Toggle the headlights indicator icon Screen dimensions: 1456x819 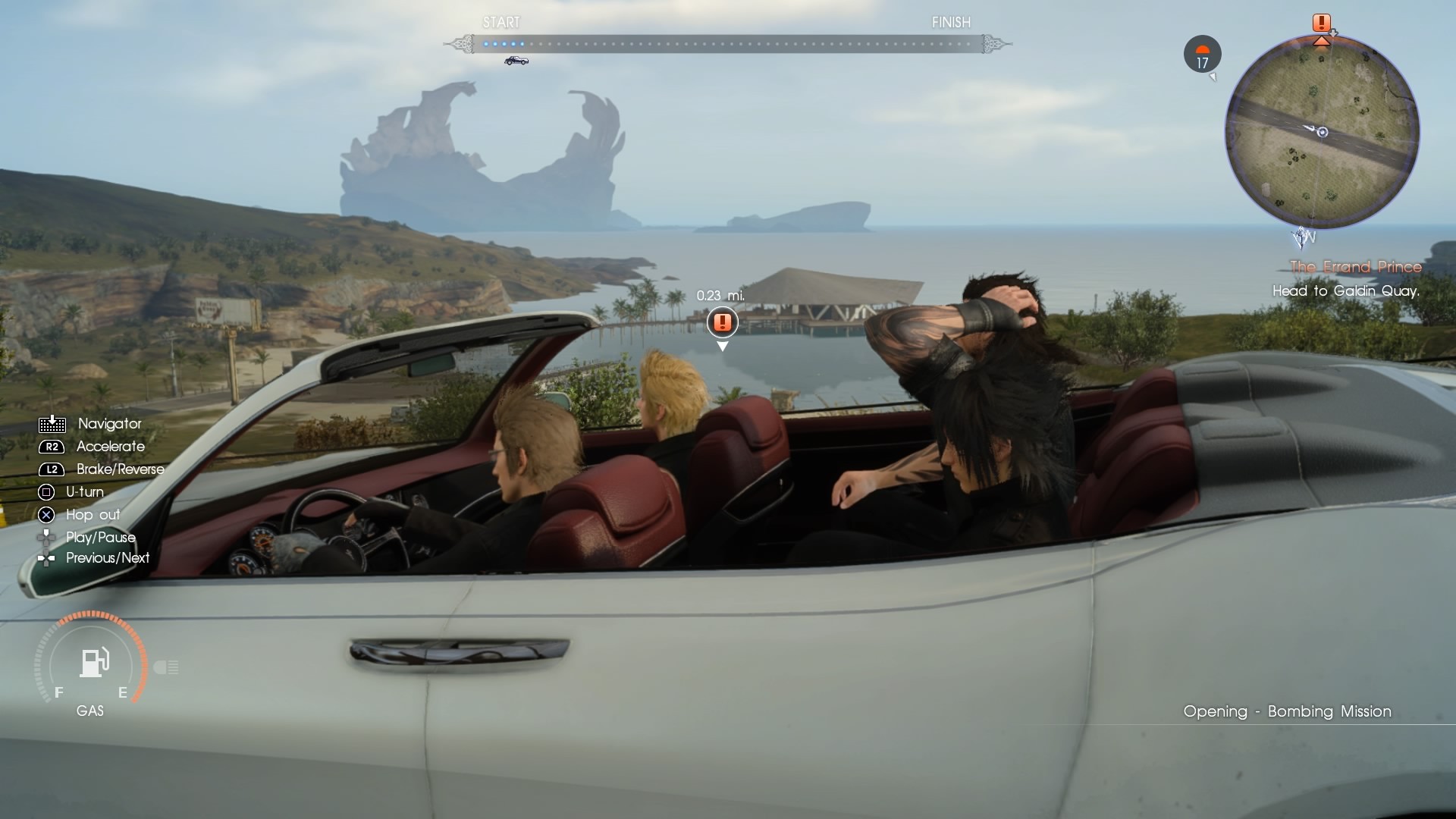click(x=166, y=667)
